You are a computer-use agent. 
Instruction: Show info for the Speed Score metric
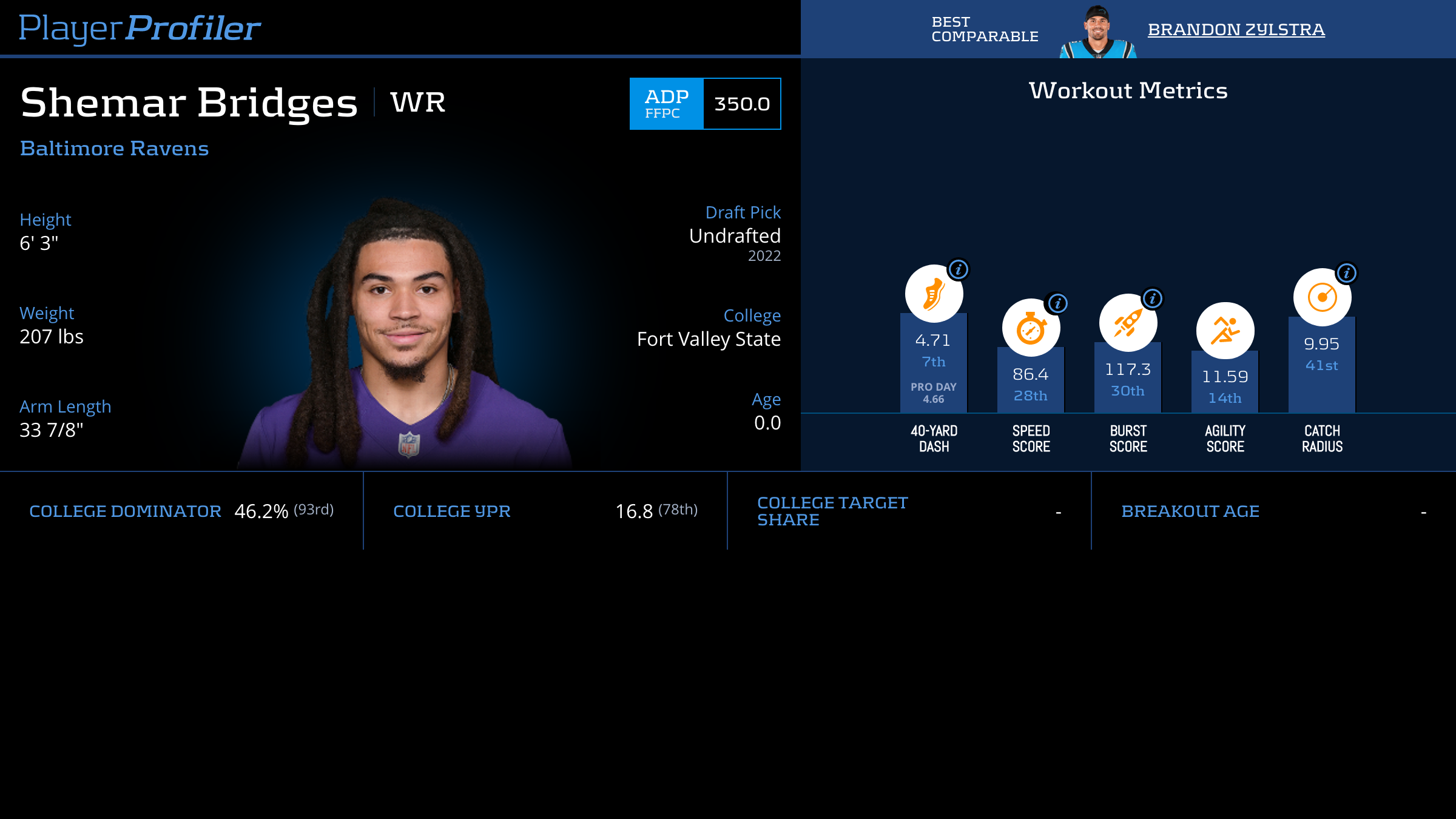point(1057,303)
